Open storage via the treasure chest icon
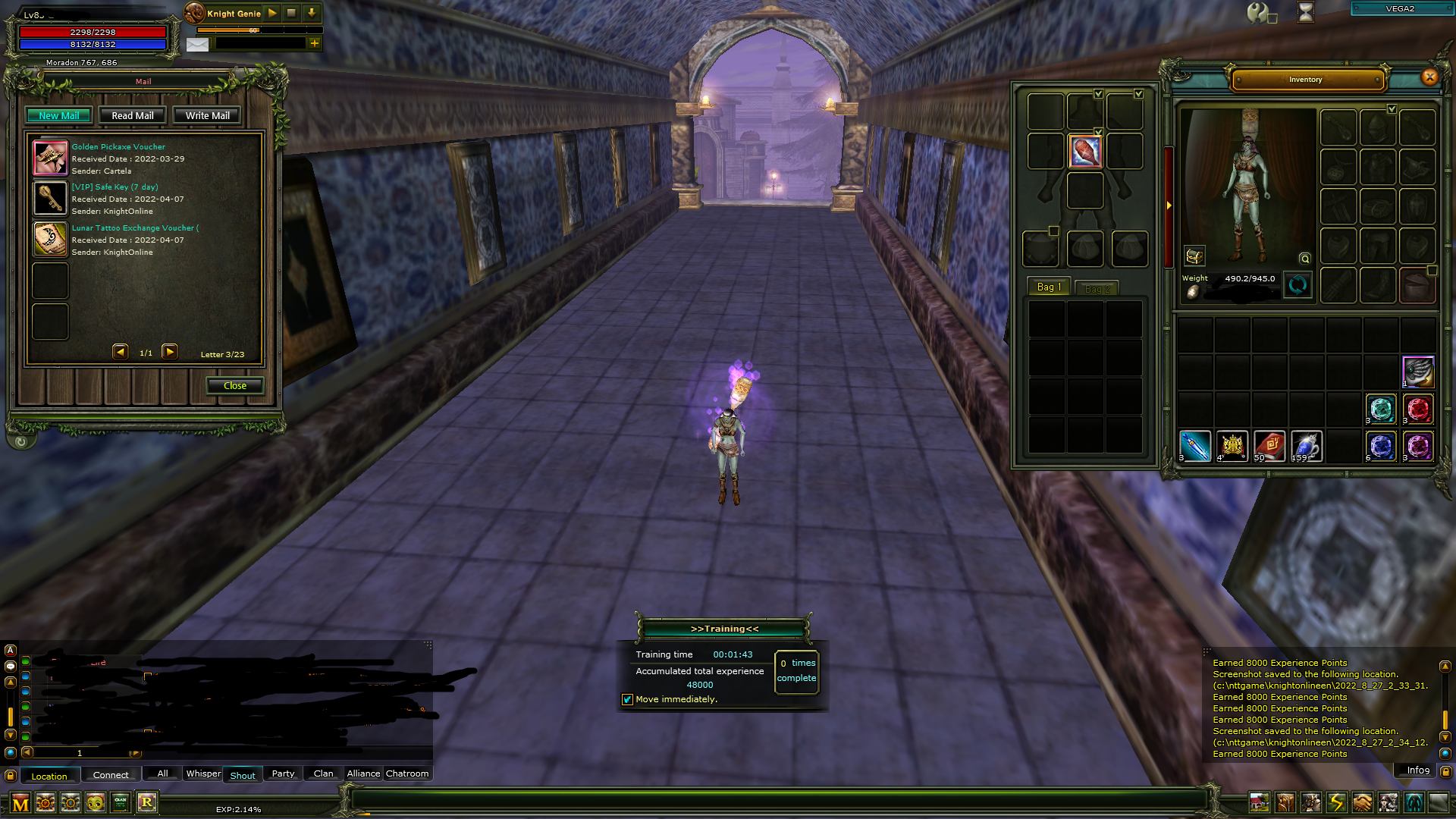The image size is (1456, 819). click(1194, 257)
